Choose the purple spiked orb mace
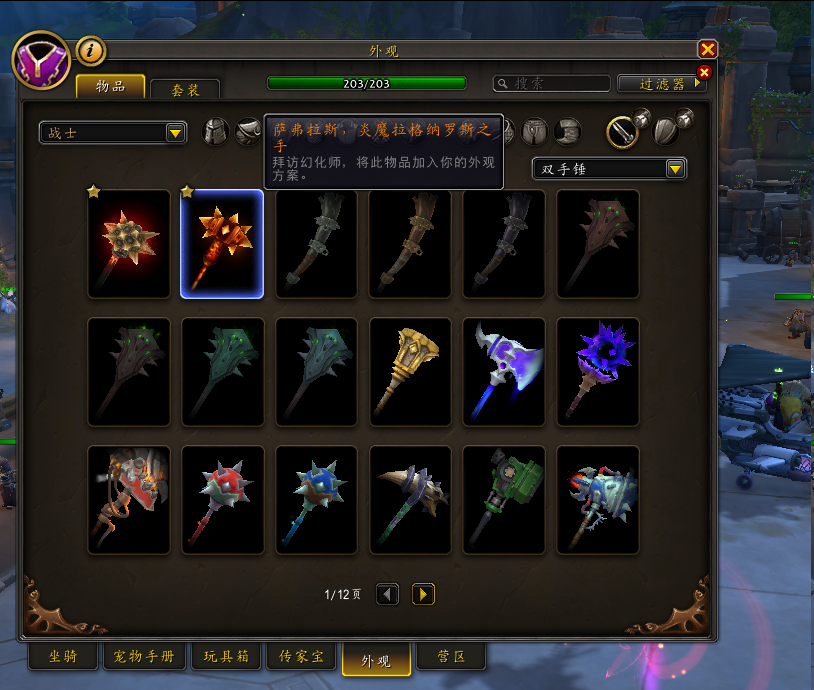The image size is (814, 690). (x=597, y=371)
